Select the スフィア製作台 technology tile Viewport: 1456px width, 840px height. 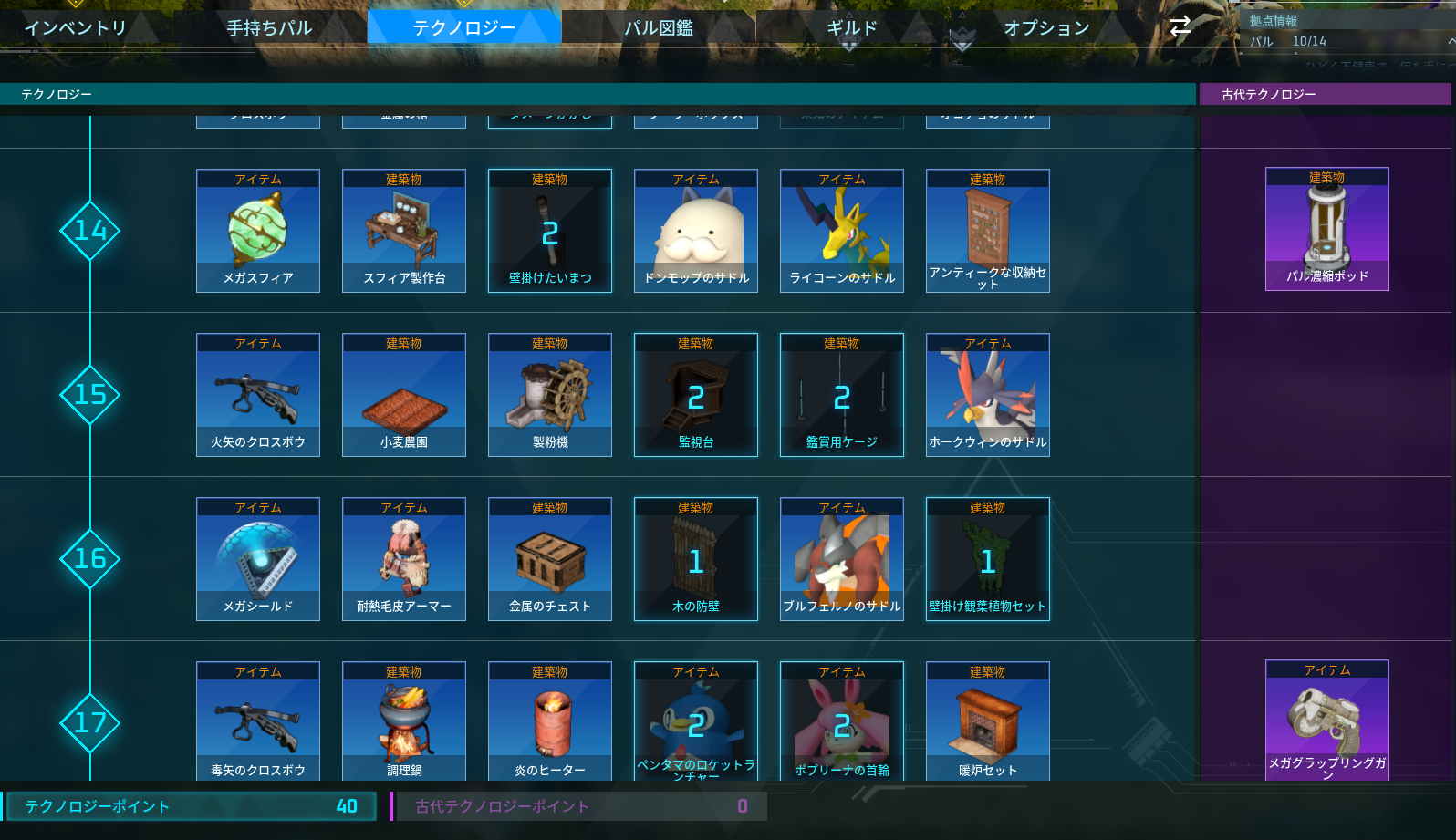403,230
